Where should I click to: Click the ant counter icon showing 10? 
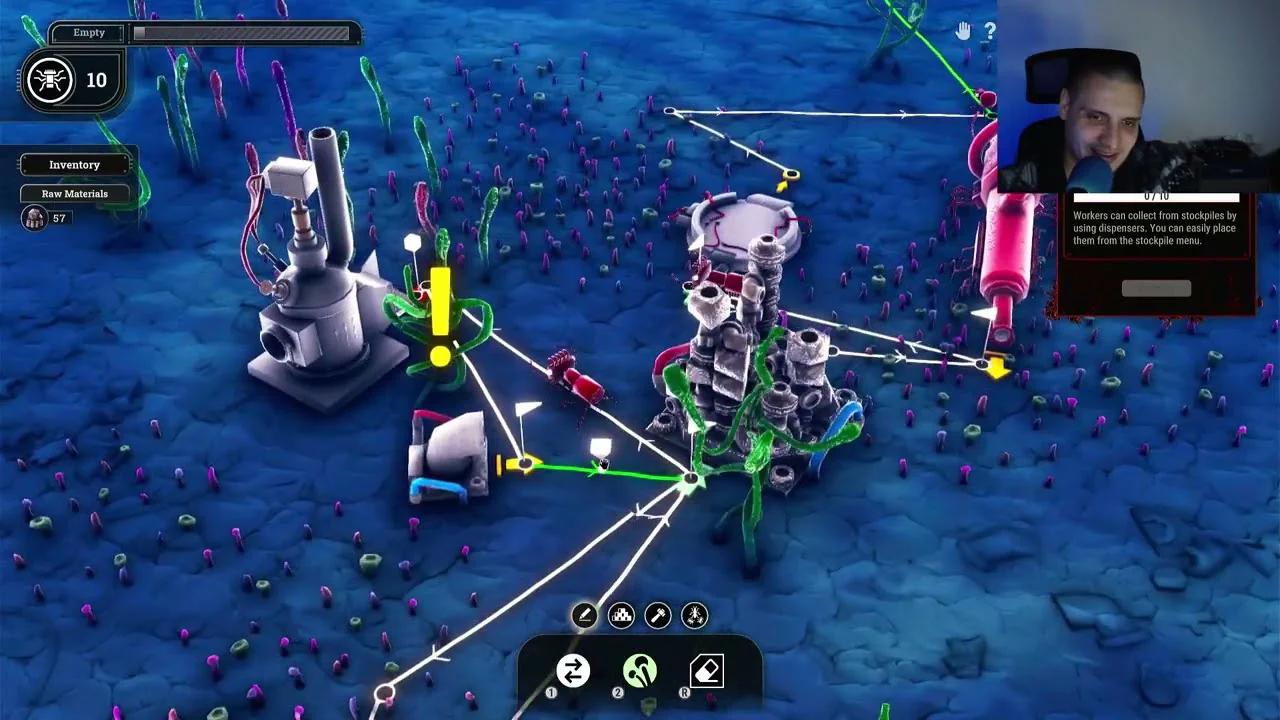click(48, 80)
